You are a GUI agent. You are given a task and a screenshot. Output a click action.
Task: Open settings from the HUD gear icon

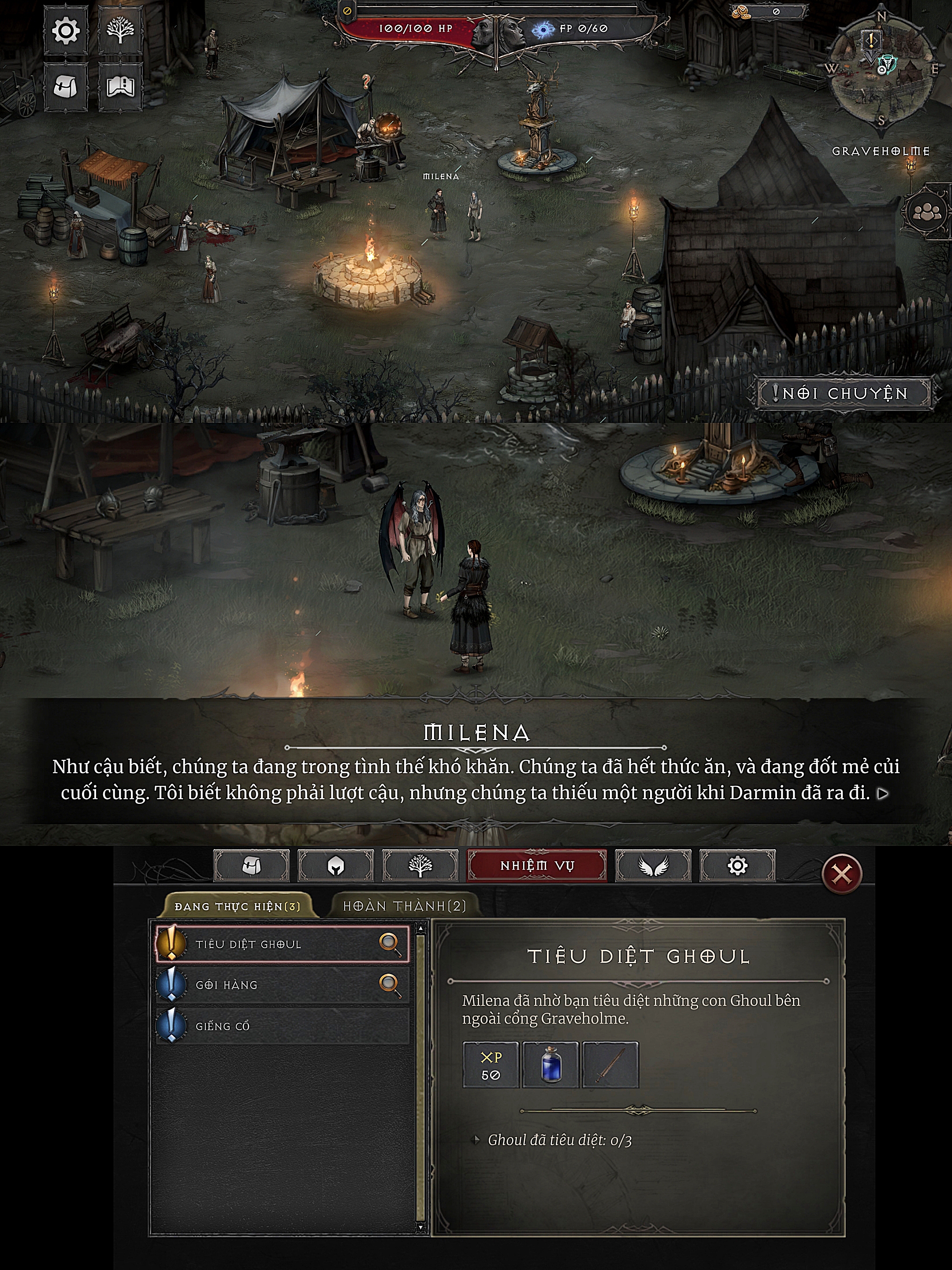coord(65,30)
